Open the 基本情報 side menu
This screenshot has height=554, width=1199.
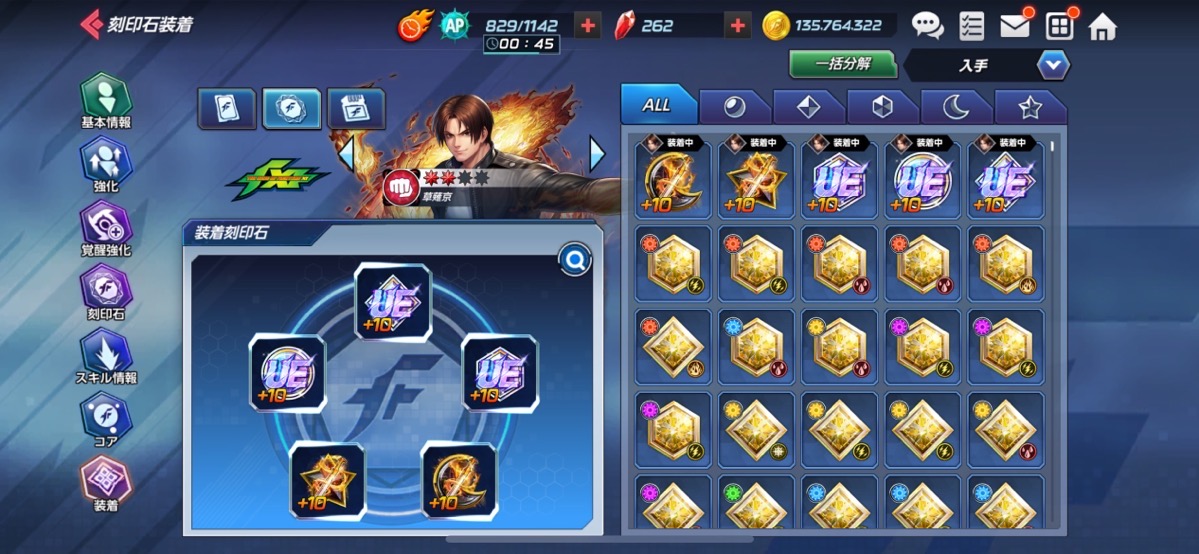coord(106,101)
